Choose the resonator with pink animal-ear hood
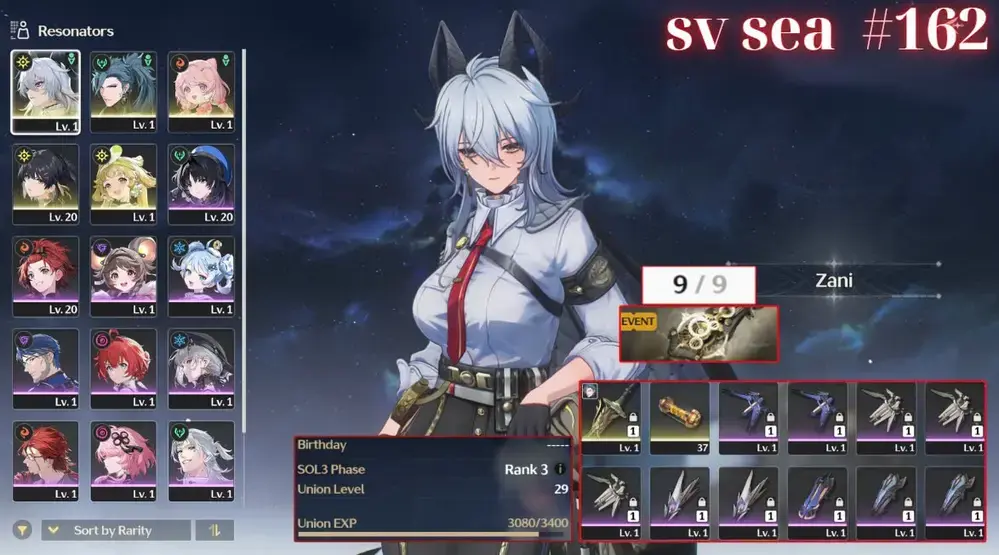999x555 pixels. coord(201,91)
